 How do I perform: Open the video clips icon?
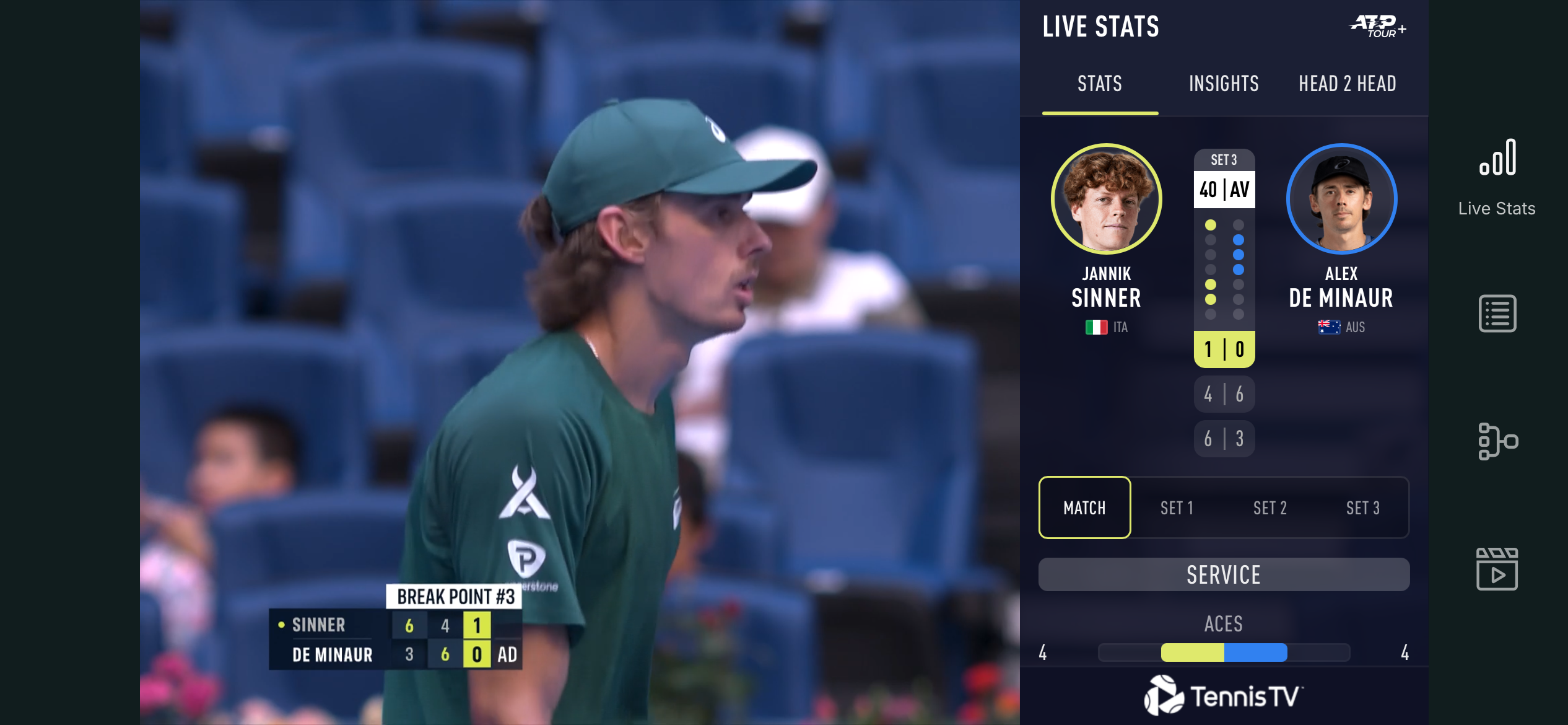[1497, 569]
